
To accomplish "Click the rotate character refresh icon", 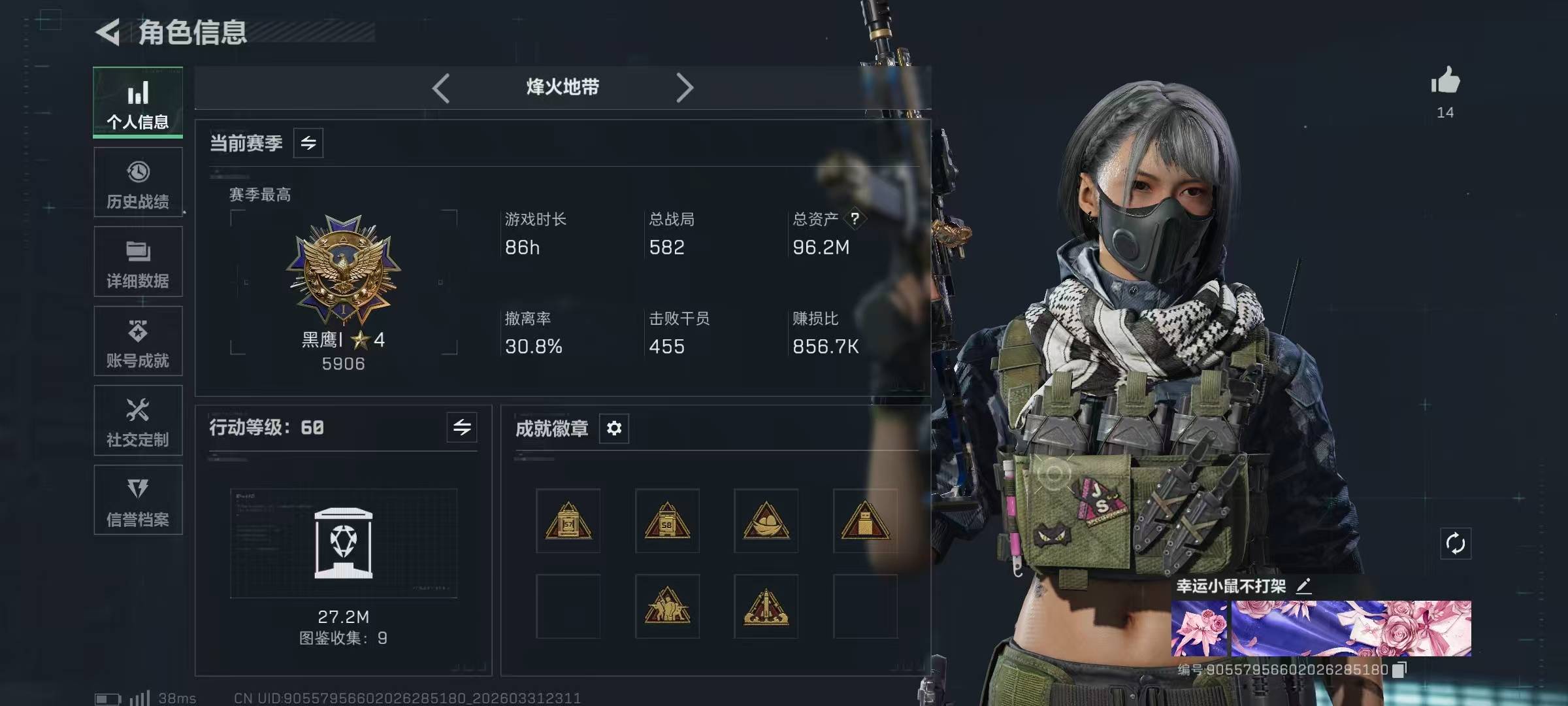I will (1456, 543).
